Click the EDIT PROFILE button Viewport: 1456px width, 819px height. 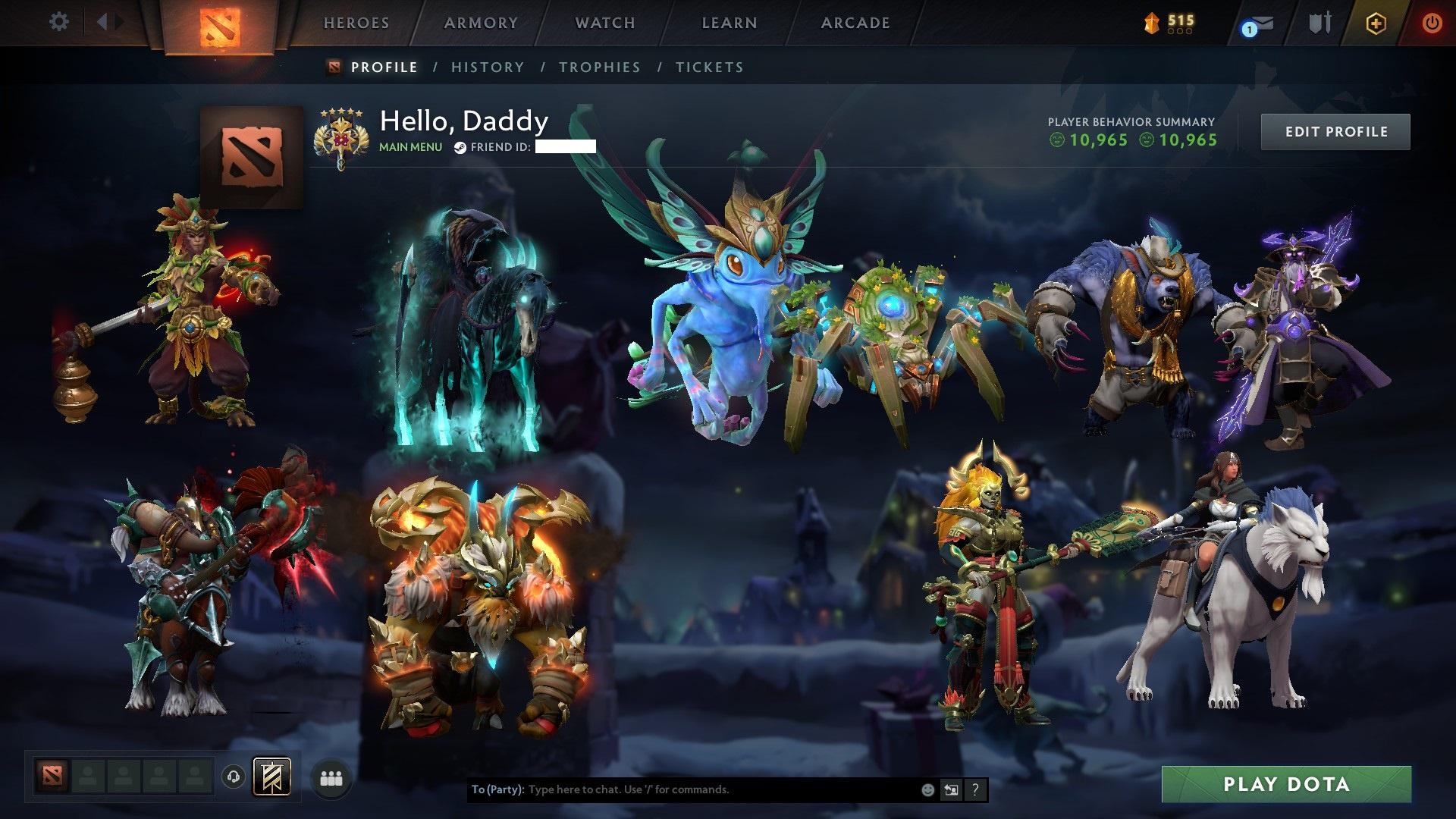(x=1335, y=131)
